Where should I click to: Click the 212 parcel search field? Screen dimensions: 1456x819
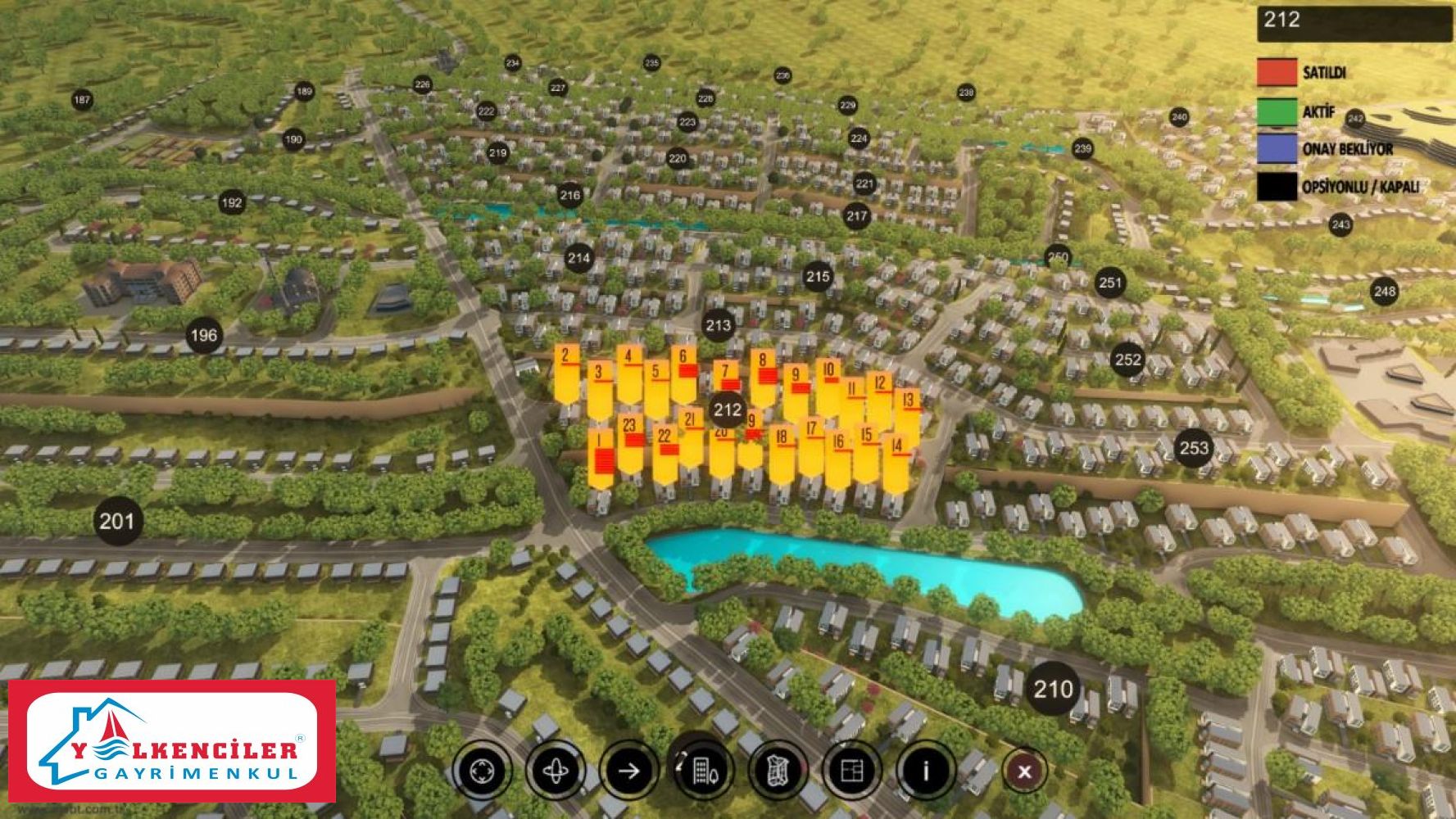pyautogui.click(x=1354, y=22)
